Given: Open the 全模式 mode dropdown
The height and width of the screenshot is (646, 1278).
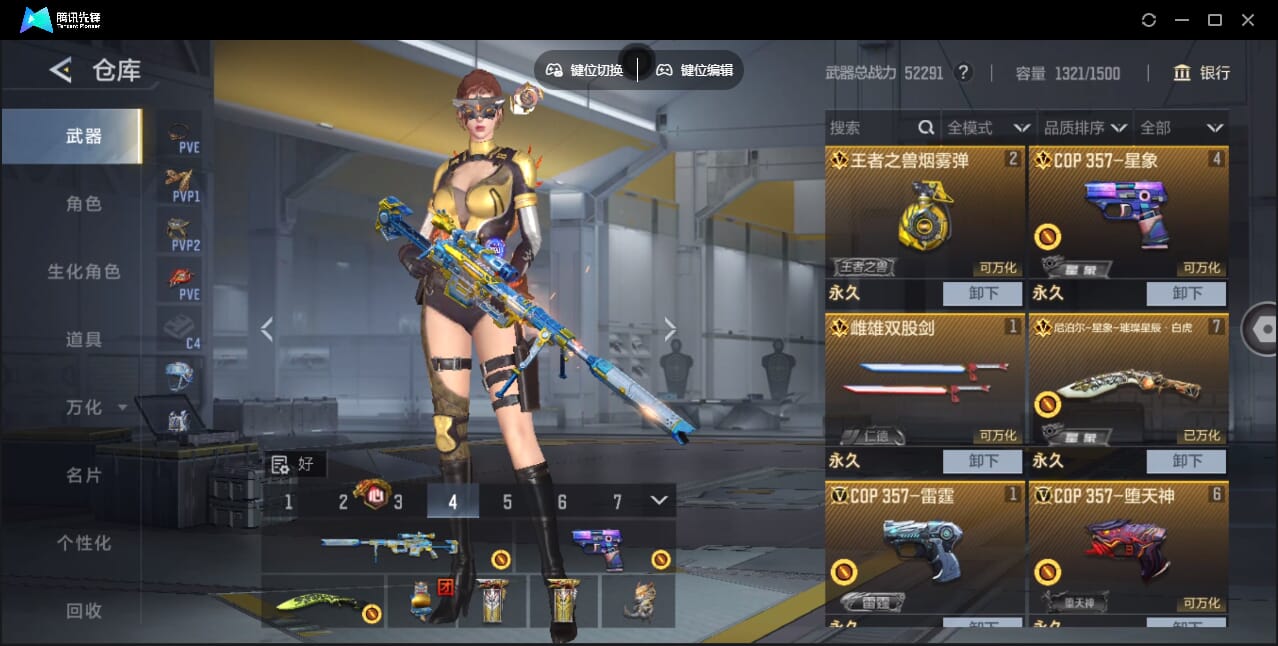Looking at the screenshot, I should [x=988, y=128].
